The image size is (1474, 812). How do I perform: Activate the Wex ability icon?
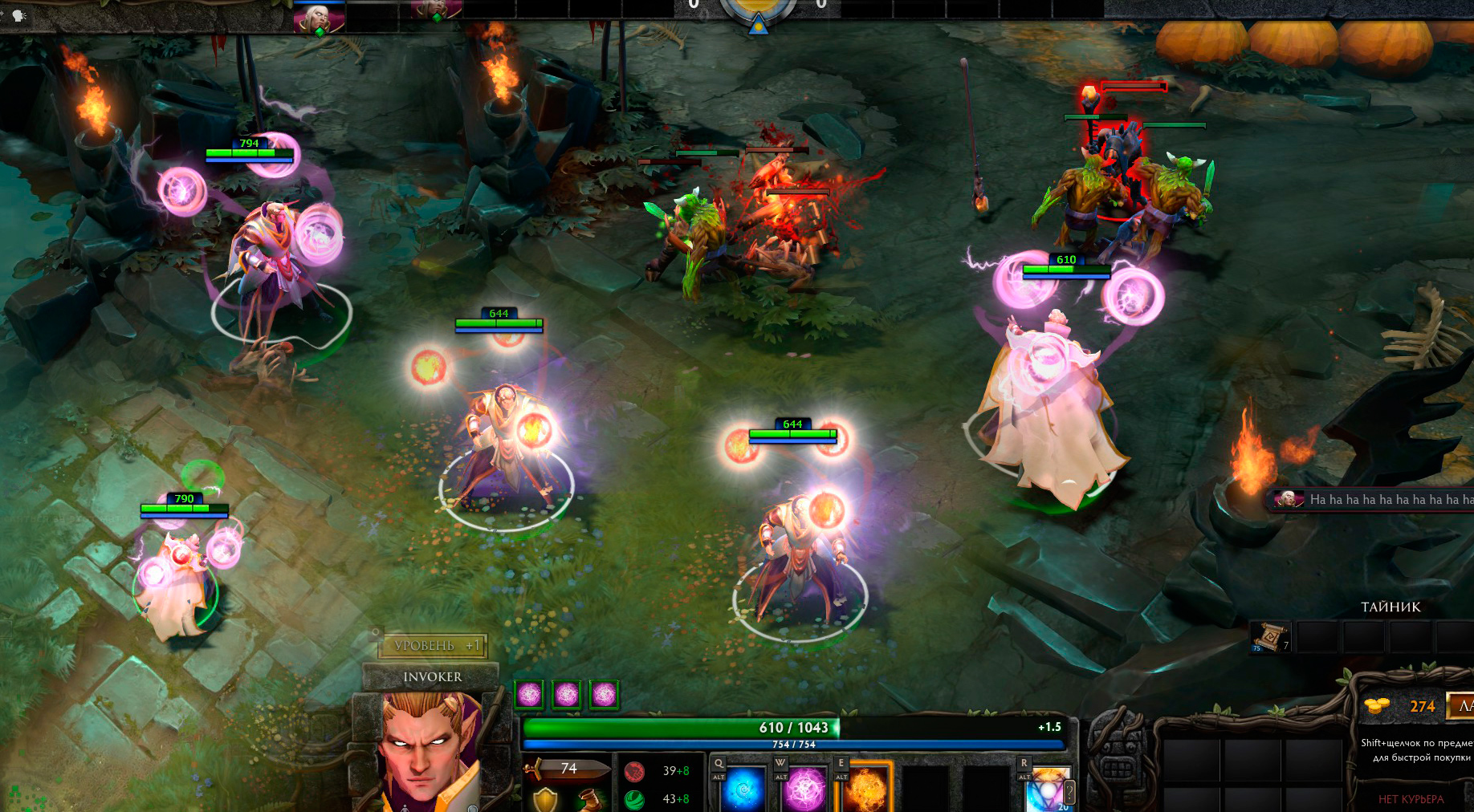point(804,788)
